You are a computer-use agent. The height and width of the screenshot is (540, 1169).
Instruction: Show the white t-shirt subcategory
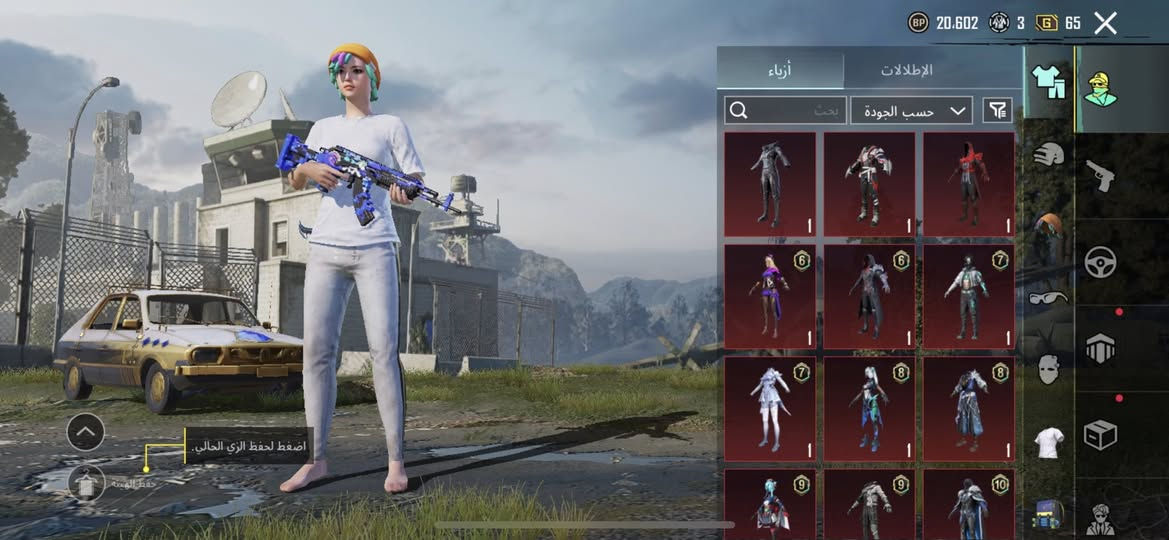pyautogui.click(x=1049, y=441)
